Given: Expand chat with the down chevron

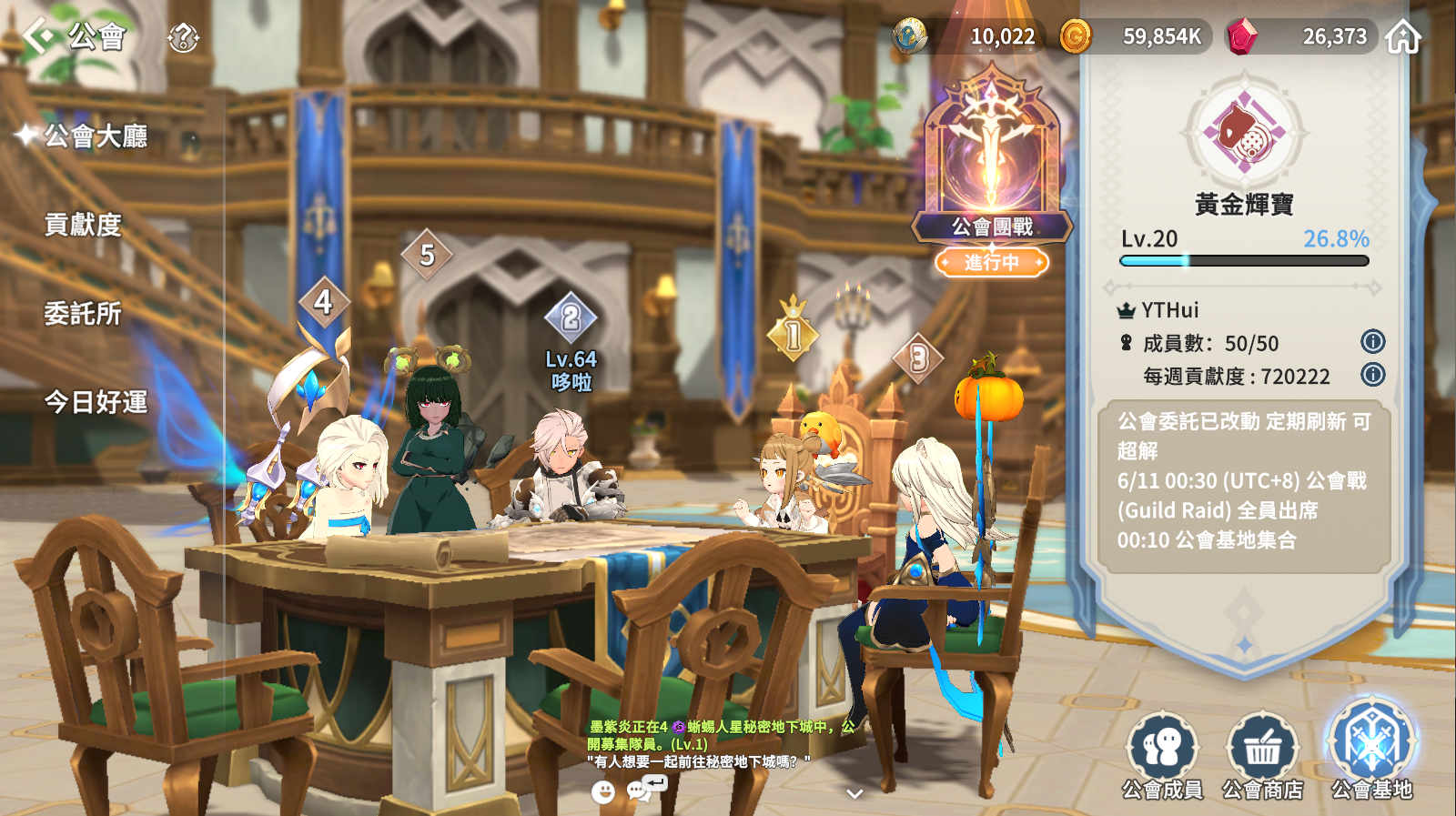Looking at the screenshot, I should point(854,794).
